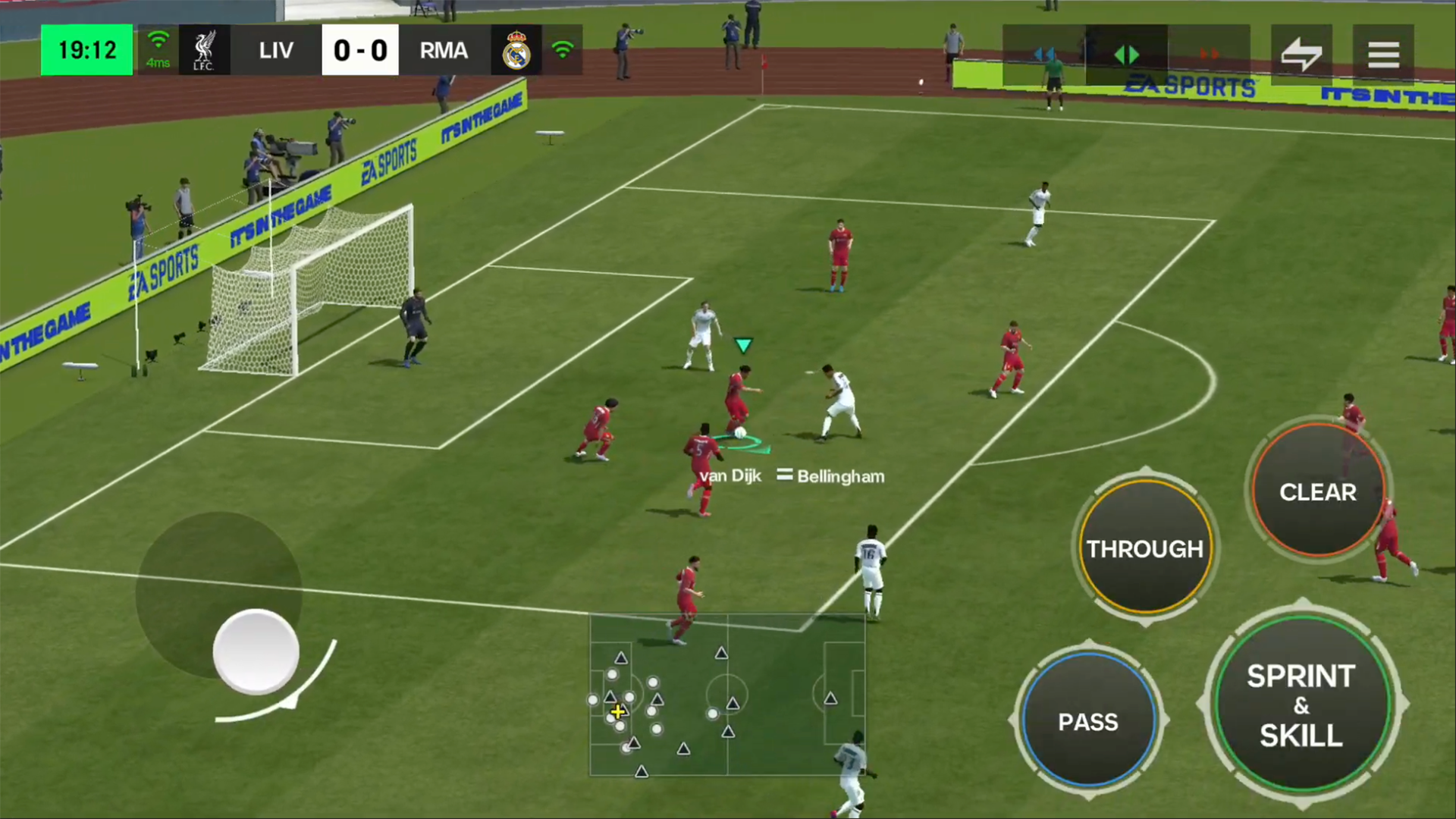Select the white swap arrows icon near the menu
The width and height of the screenshot is (1456, 819).
1302,53
